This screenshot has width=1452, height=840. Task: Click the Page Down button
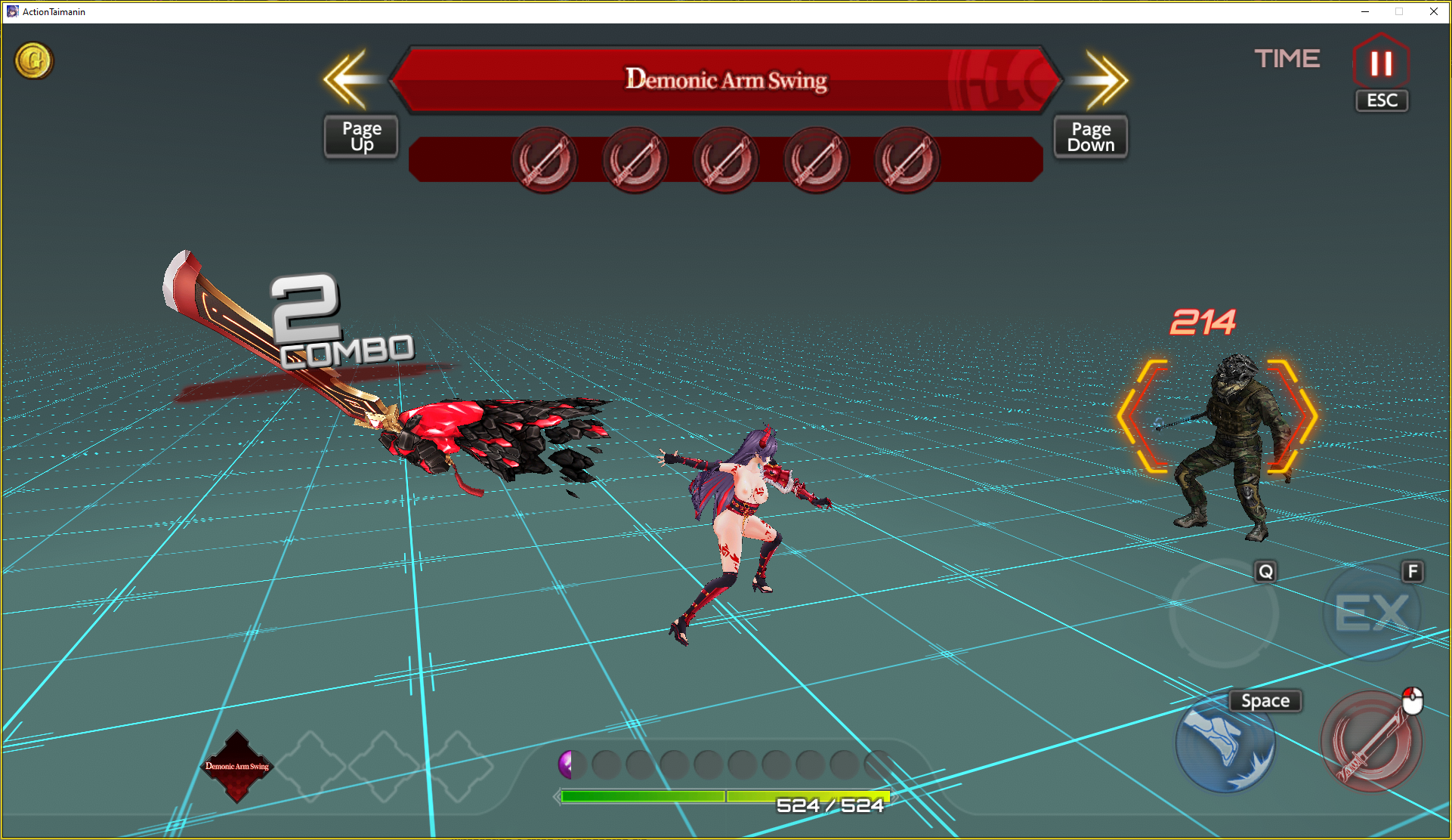coord(1090,137)
